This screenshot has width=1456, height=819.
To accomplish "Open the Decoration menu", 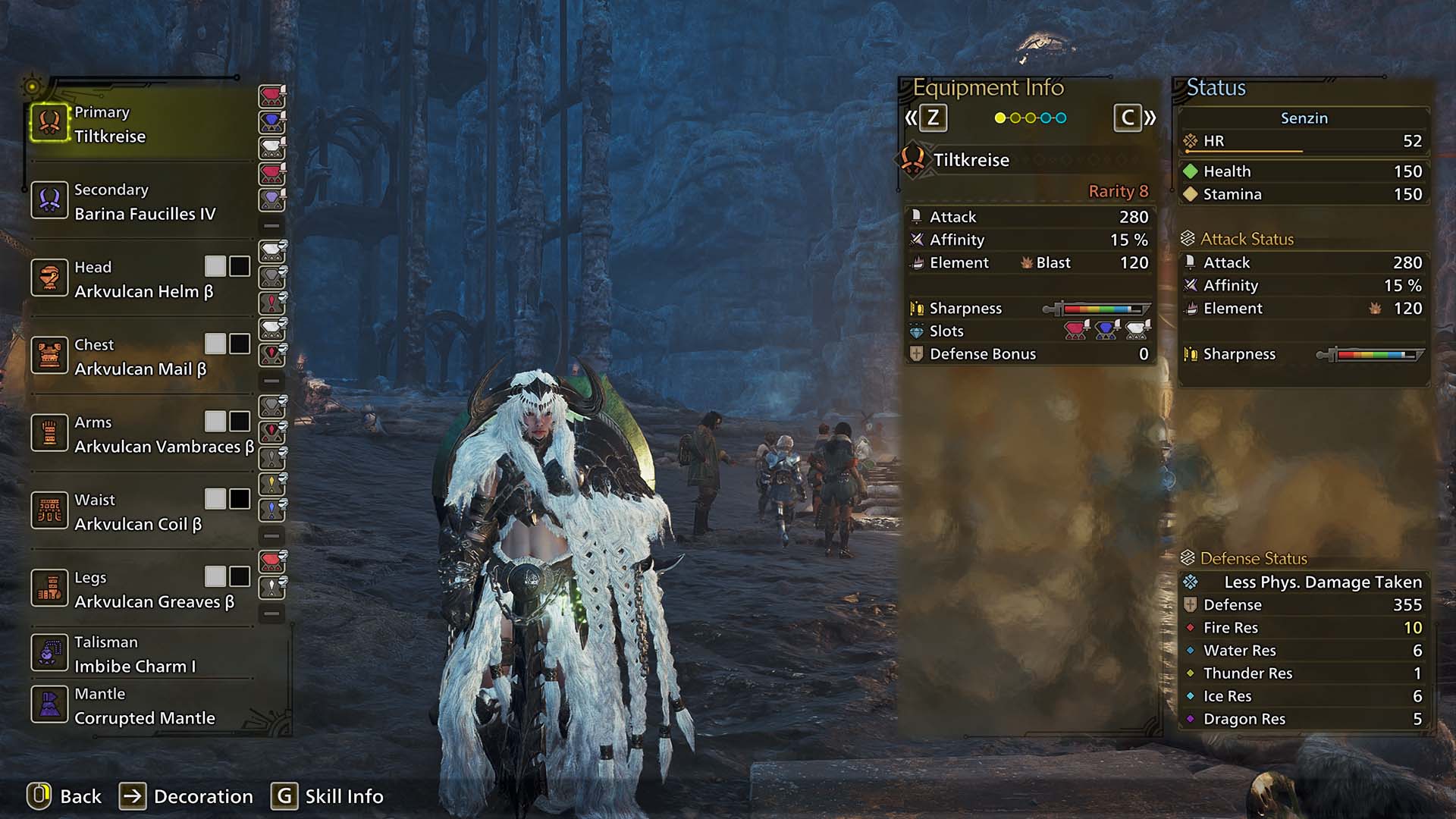I will point(187,796).
